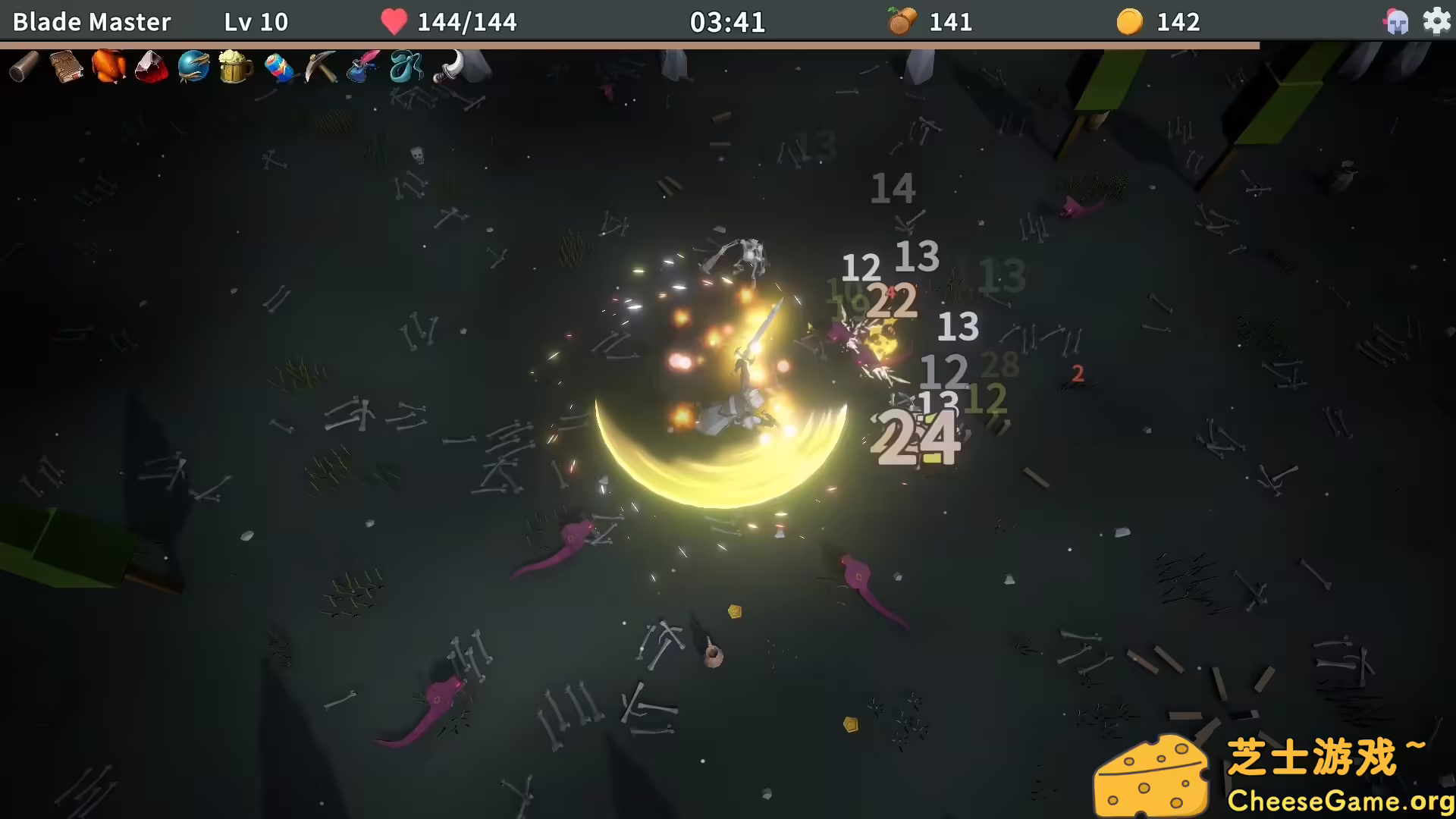Image resolution: width=1456 pixels, height=819 pixels.
Task: Click the roast chicken inventory icon
Action: point(108,68)
